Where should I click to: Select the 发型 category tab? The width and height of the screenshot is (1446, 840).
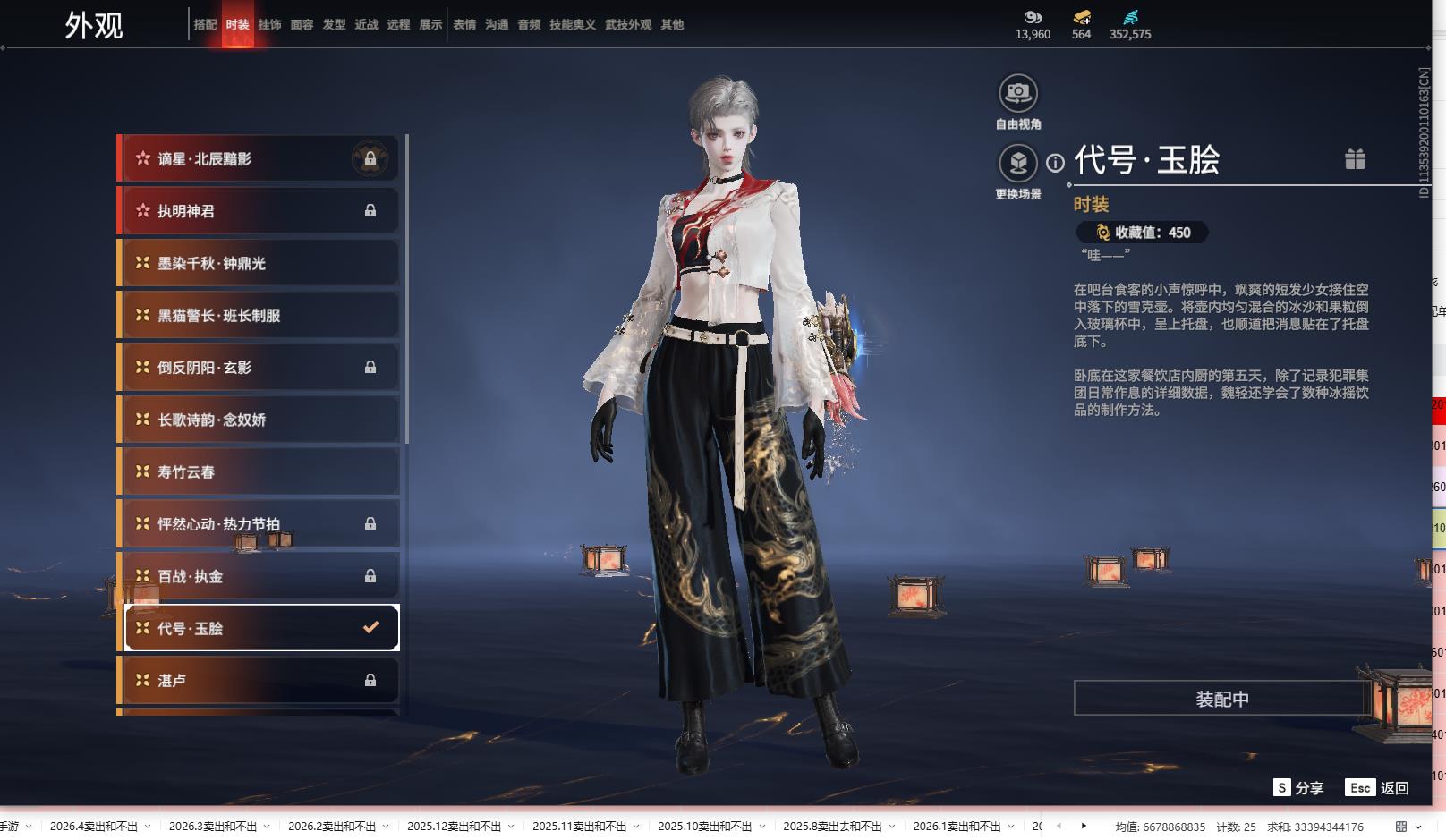(x=334, y=25)
